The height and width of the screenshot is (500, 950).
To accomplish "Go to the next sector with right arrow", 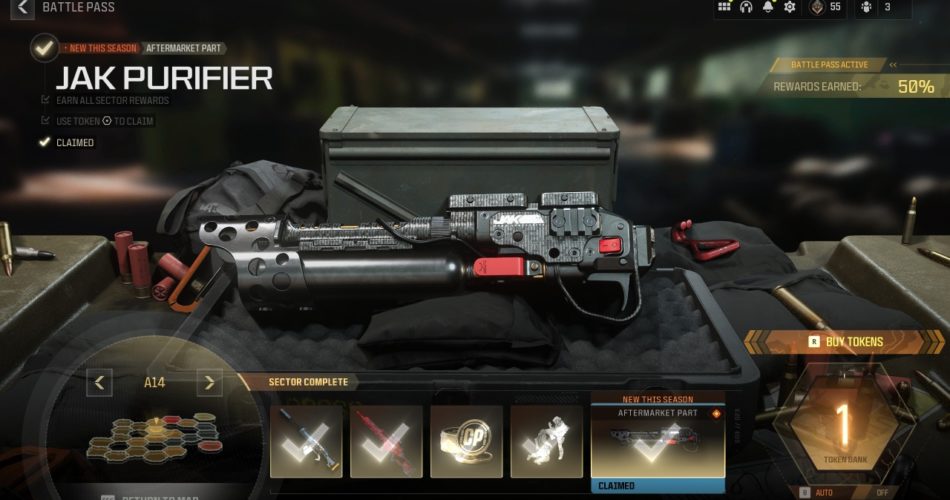I will tap(209, 382).
